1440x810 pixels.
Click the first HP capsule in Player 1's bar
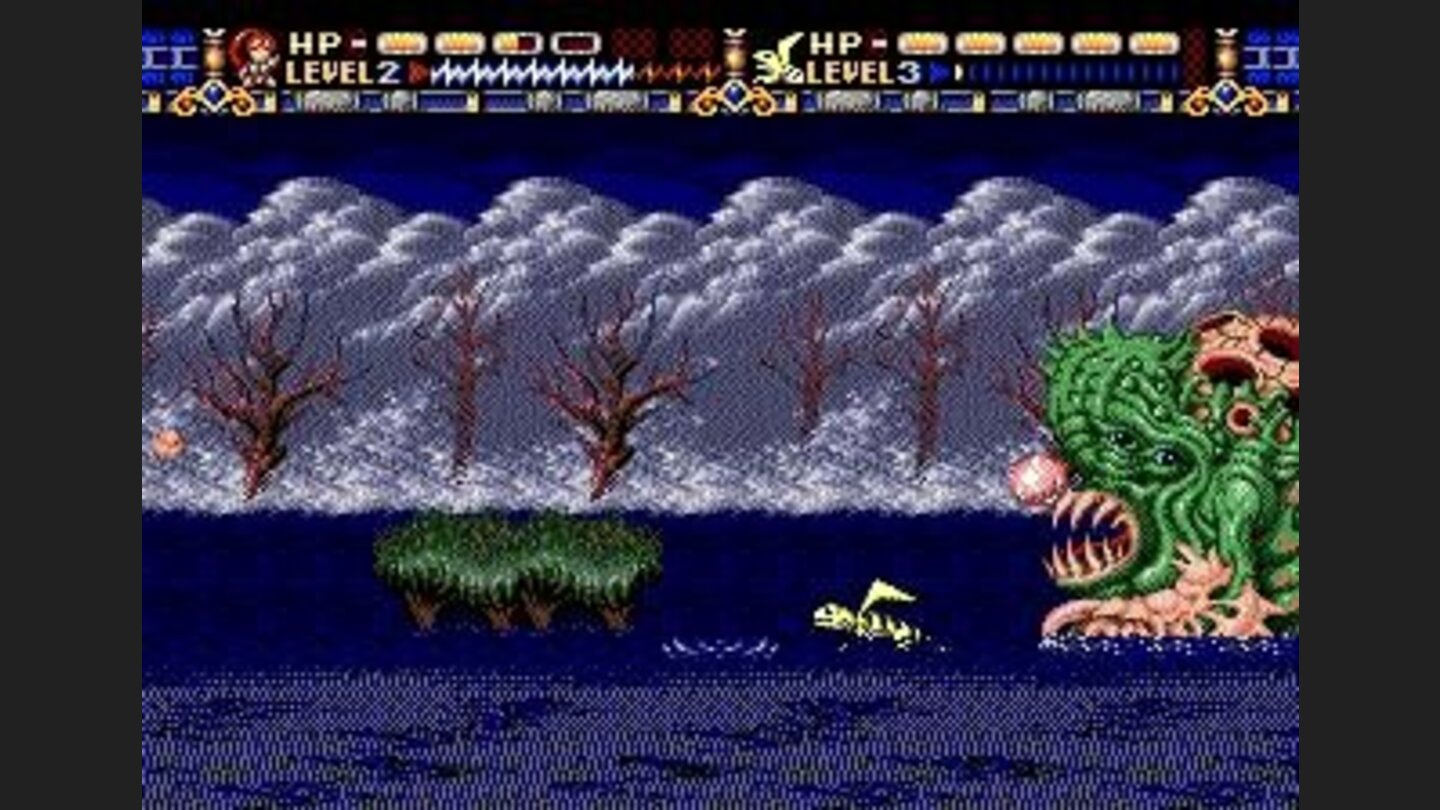(403, 43)
